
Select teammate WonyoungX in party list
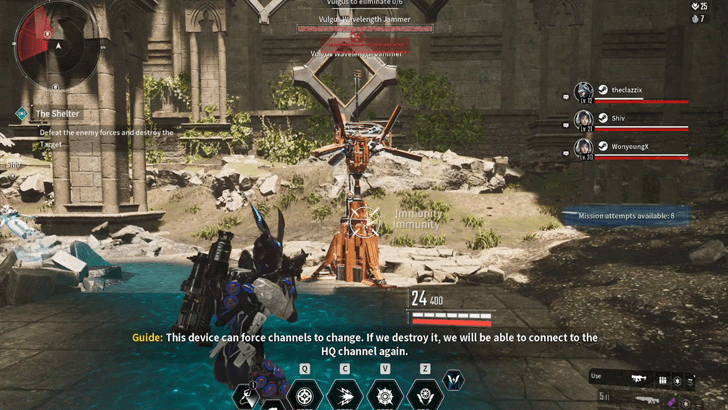[x=630, y=147]
